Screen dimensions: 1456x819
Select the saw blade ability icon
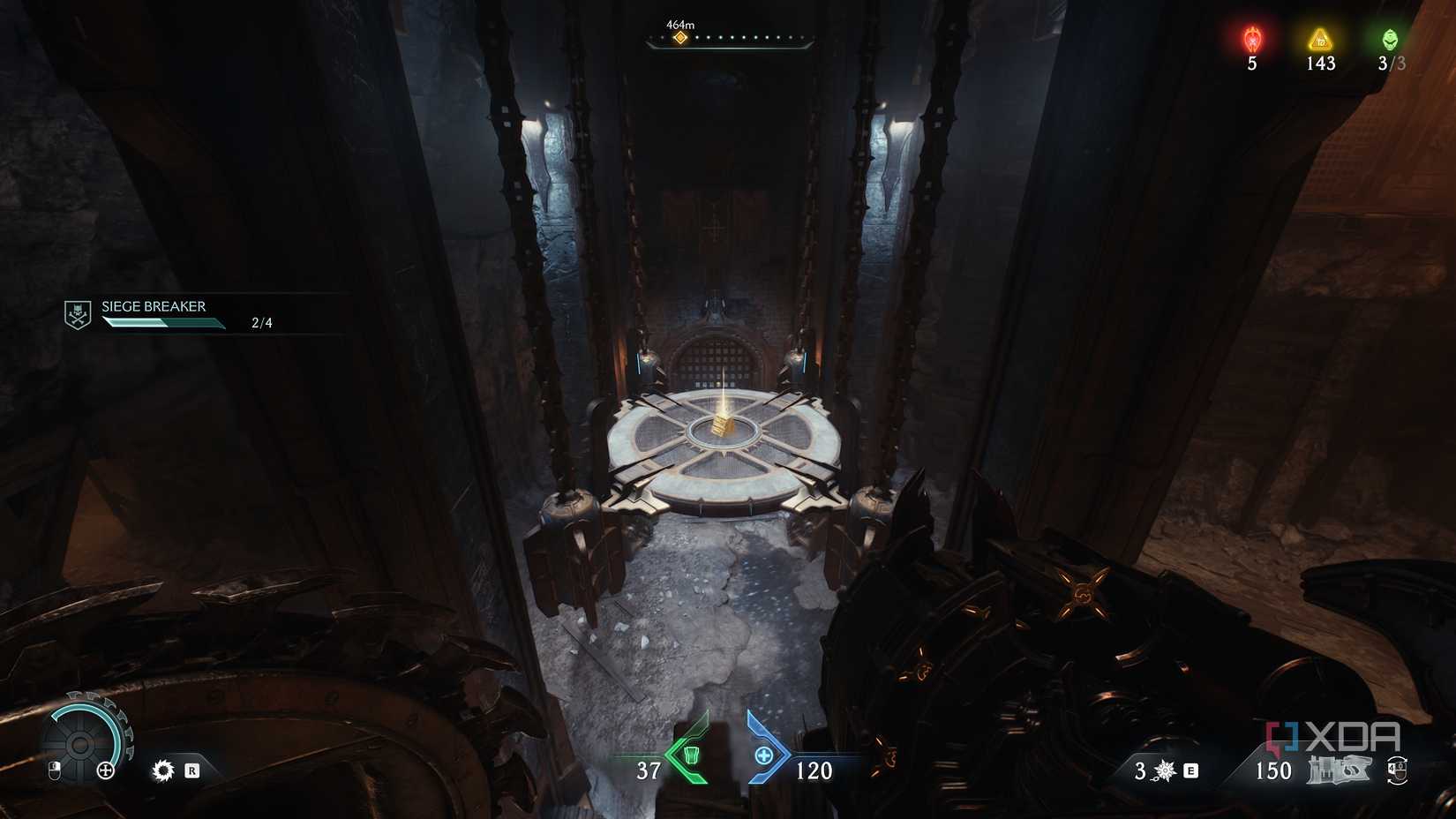tap(161, 770)
